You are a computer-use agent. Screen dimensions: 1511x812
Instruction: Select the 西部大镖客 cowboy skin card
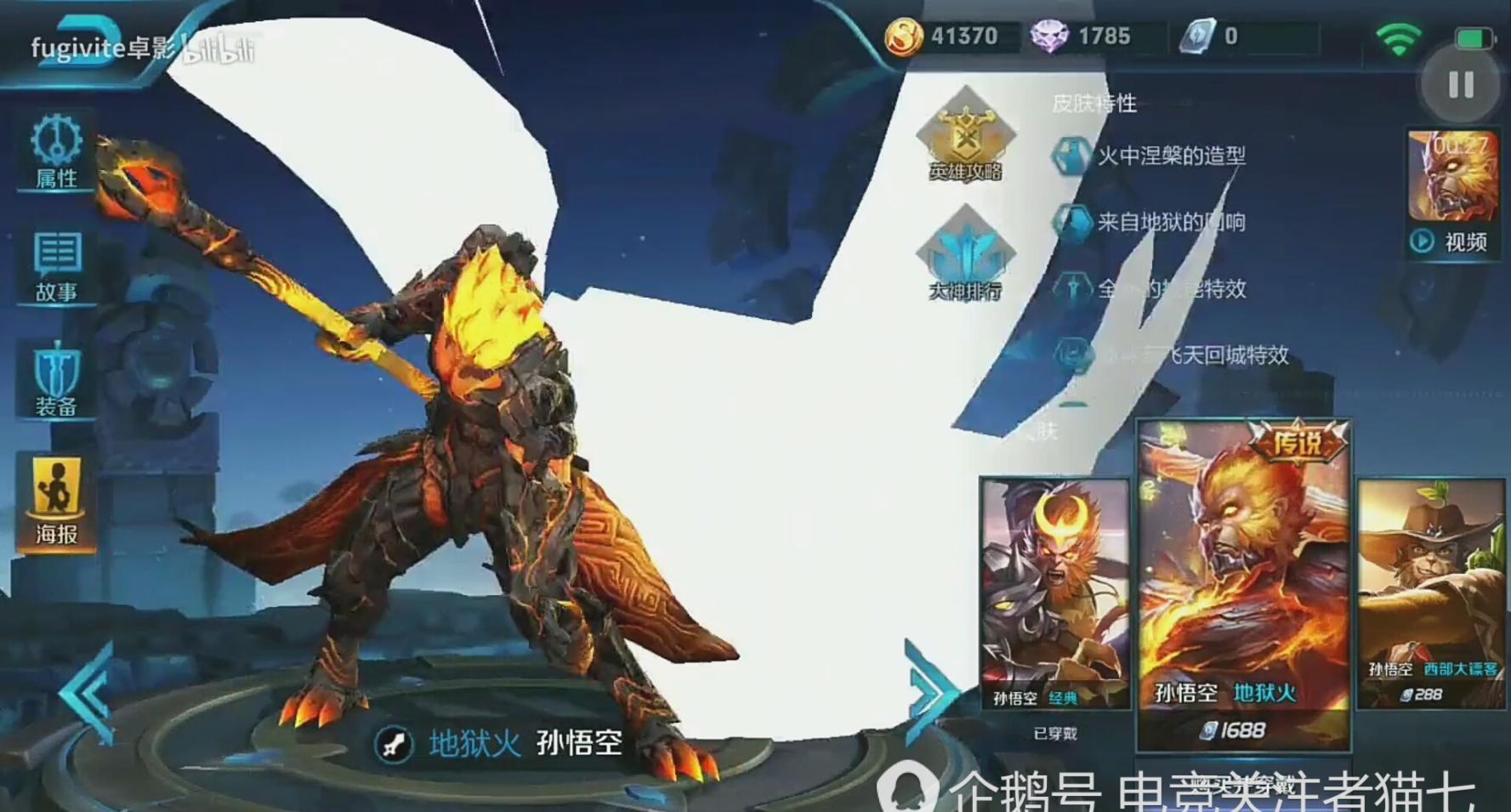(1429, 587)
